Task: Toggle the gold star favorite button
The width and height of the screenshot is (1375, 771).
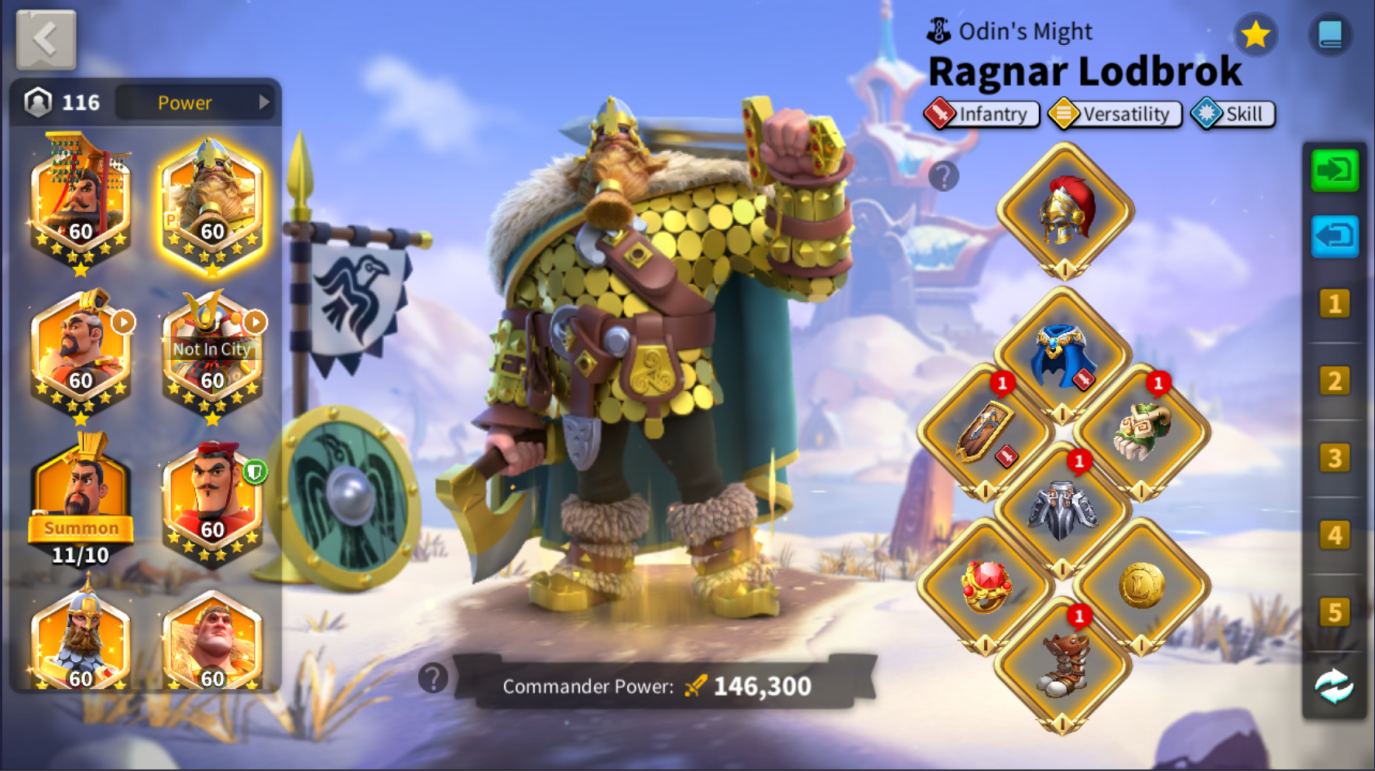Action: 1255,36
